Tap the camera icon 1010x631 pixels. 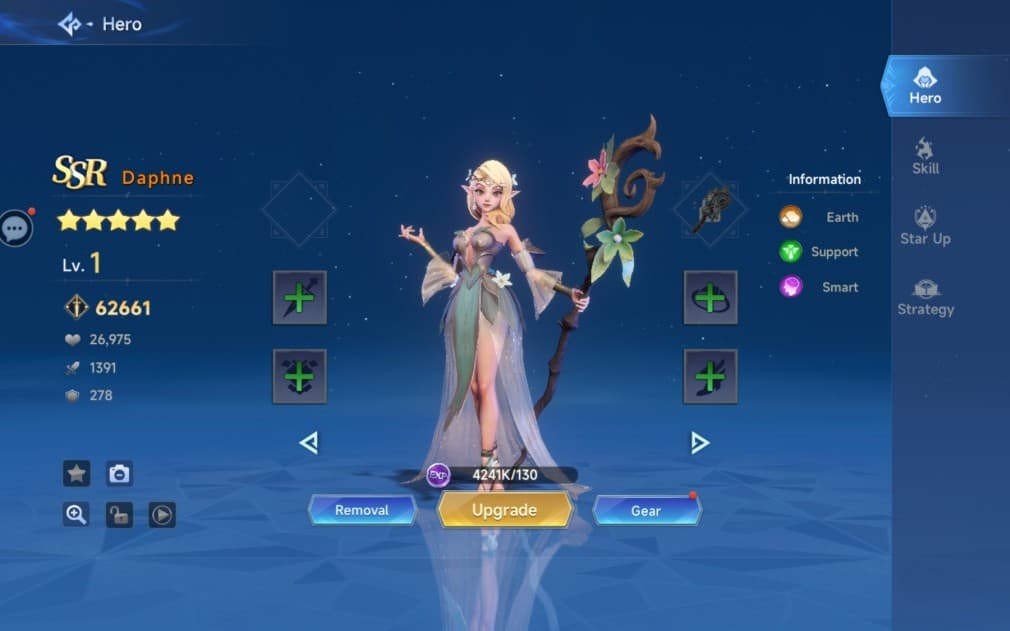(119, 473)
